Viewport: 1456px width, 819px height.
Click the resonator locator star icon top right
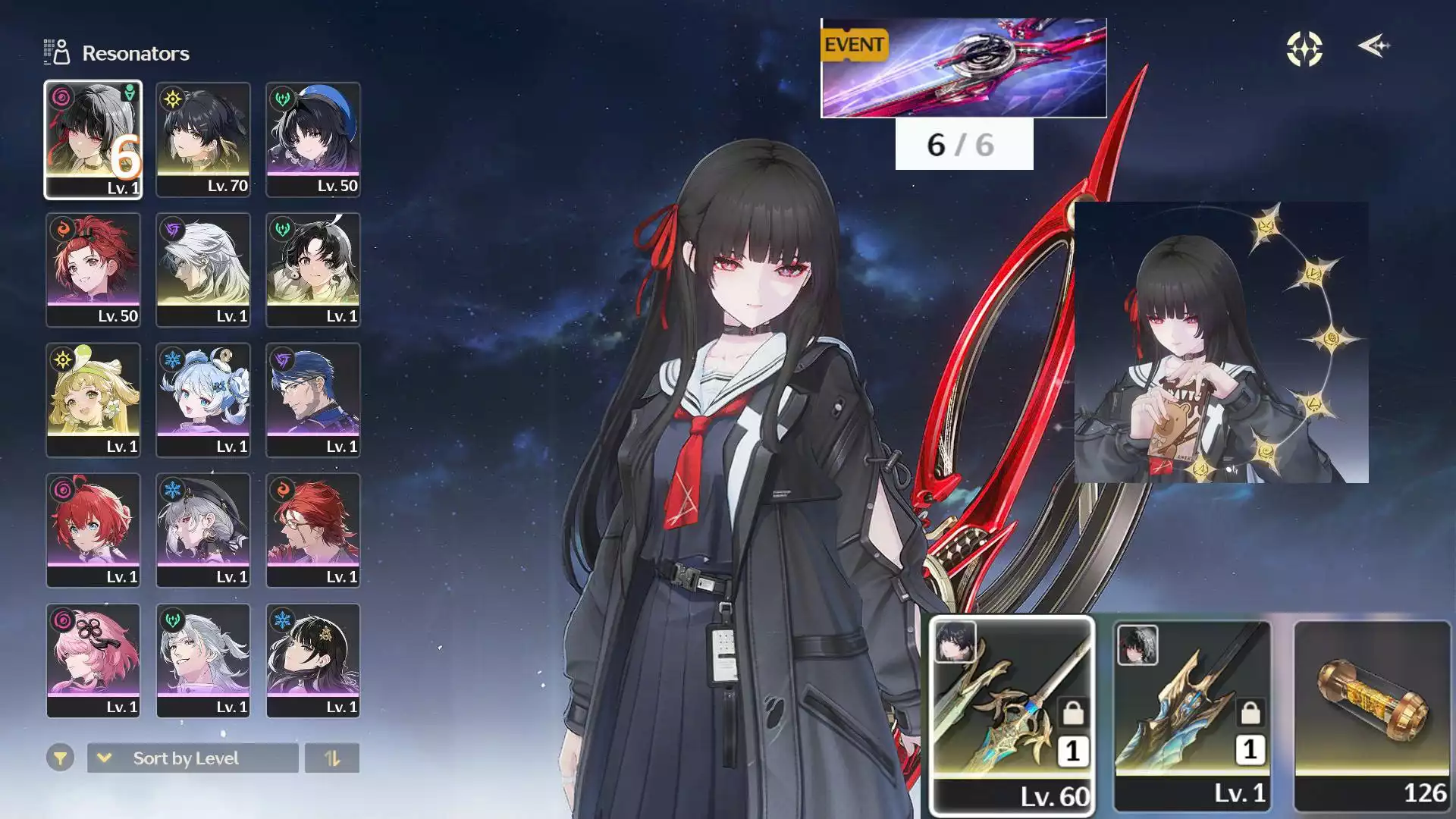(x=1303, y=48)
